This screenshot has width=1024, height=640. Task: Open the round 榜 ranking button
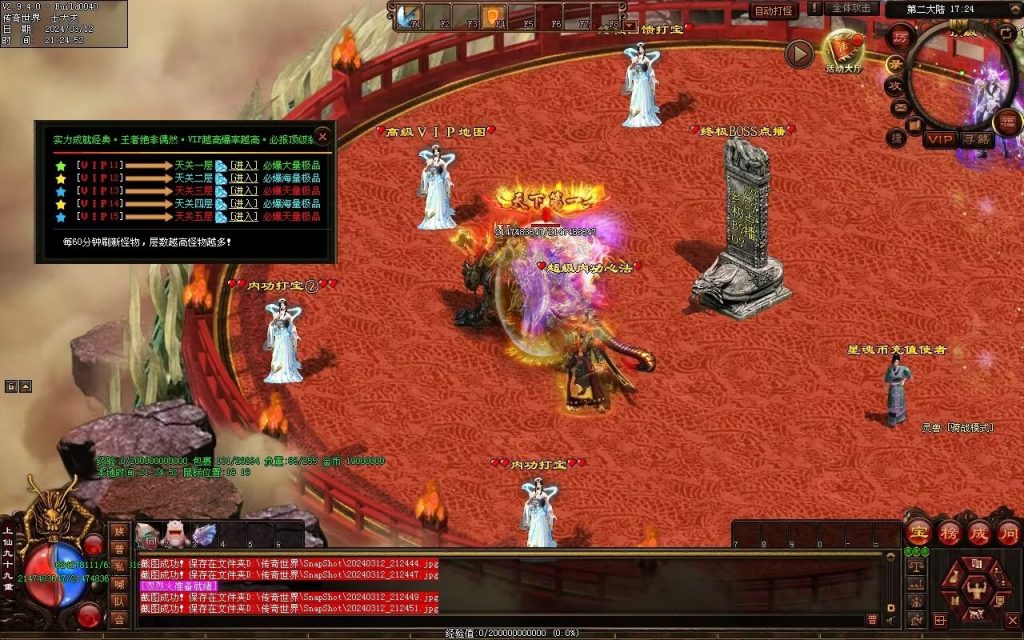(950, 532)
